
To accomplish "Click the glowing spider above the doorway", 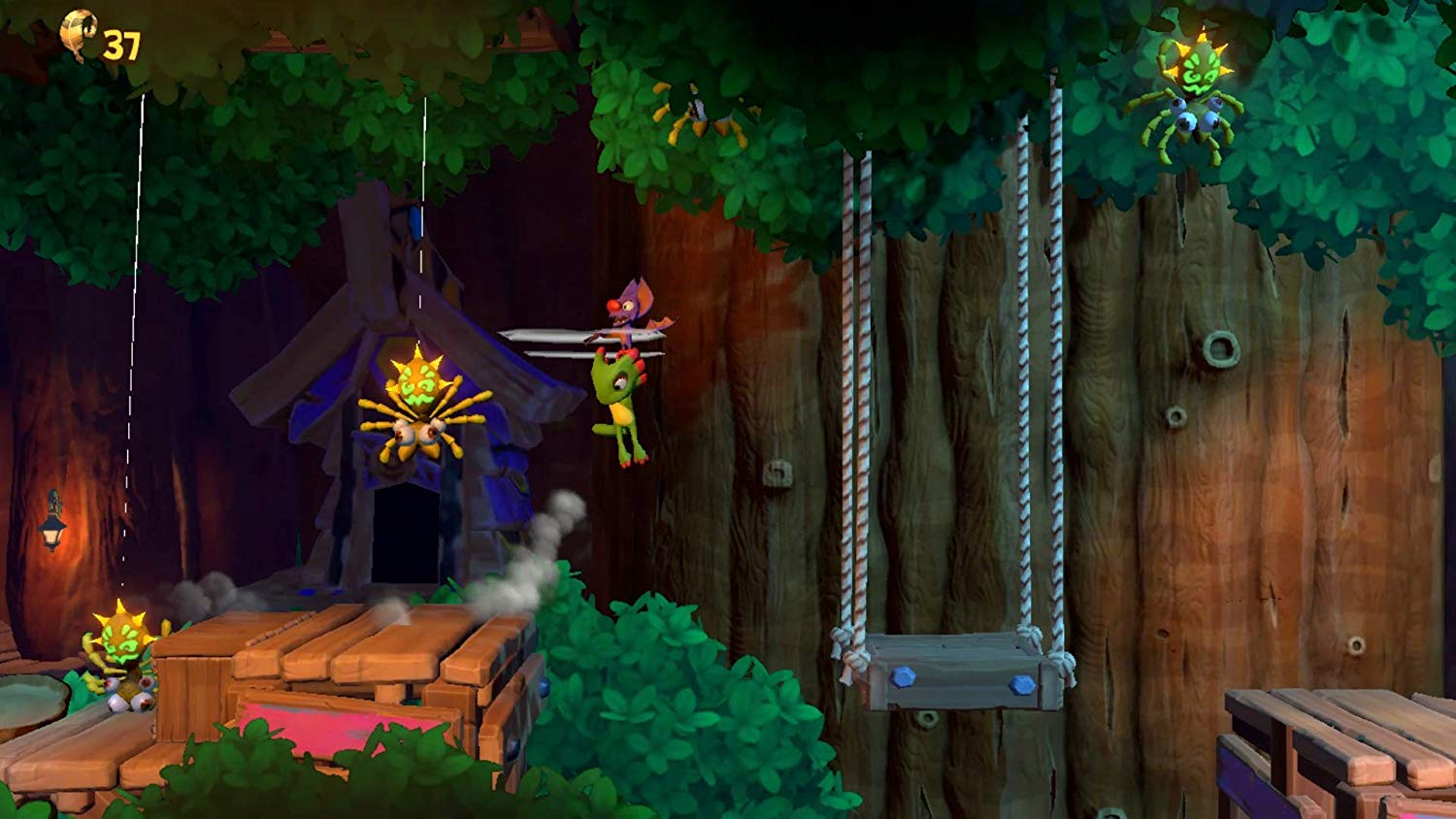I will tap(419, 408).
